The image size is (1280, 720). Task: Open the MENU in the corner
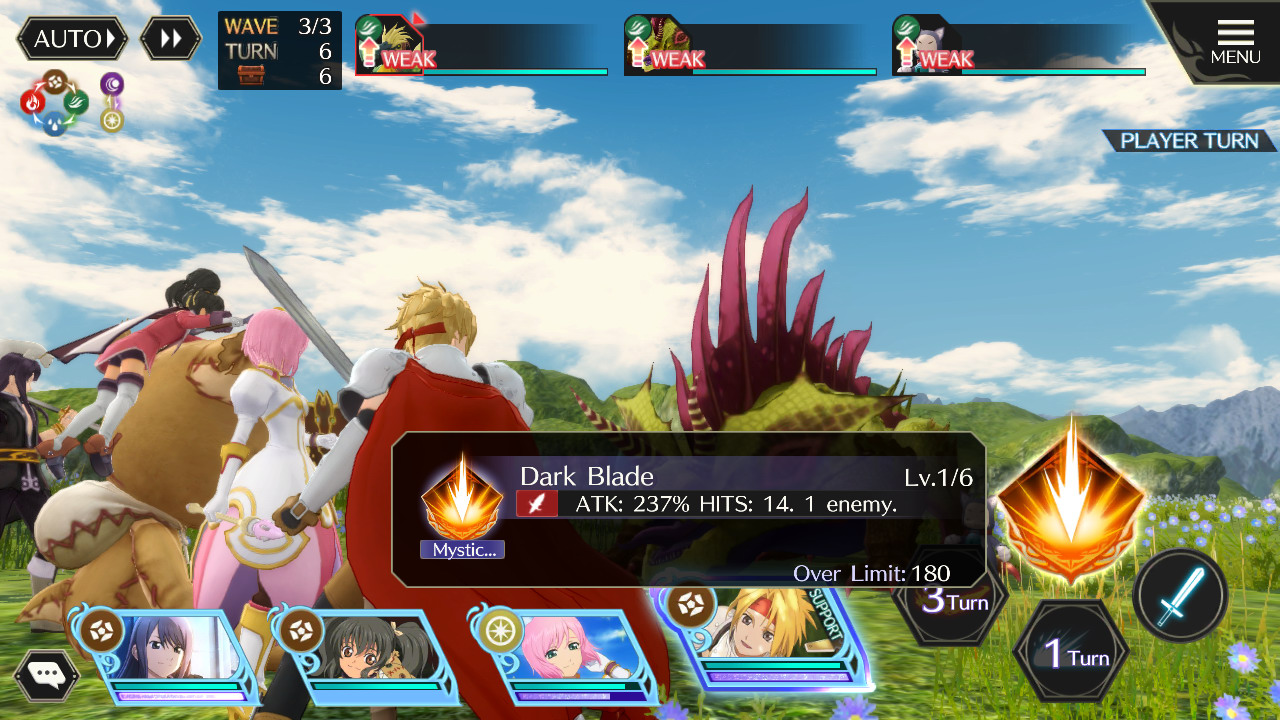pyautogui.click(x=1235, y=42)
